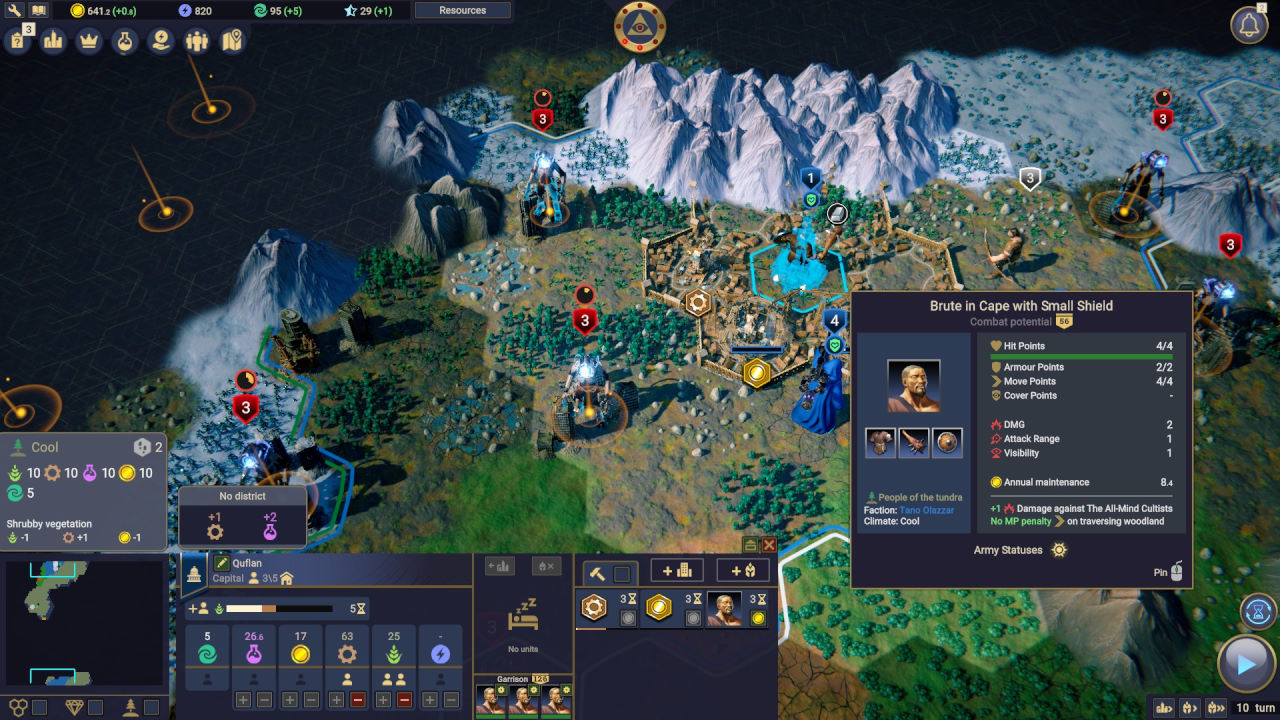Click the minimap
1280x720 pixels.
[x=83, y=622]
